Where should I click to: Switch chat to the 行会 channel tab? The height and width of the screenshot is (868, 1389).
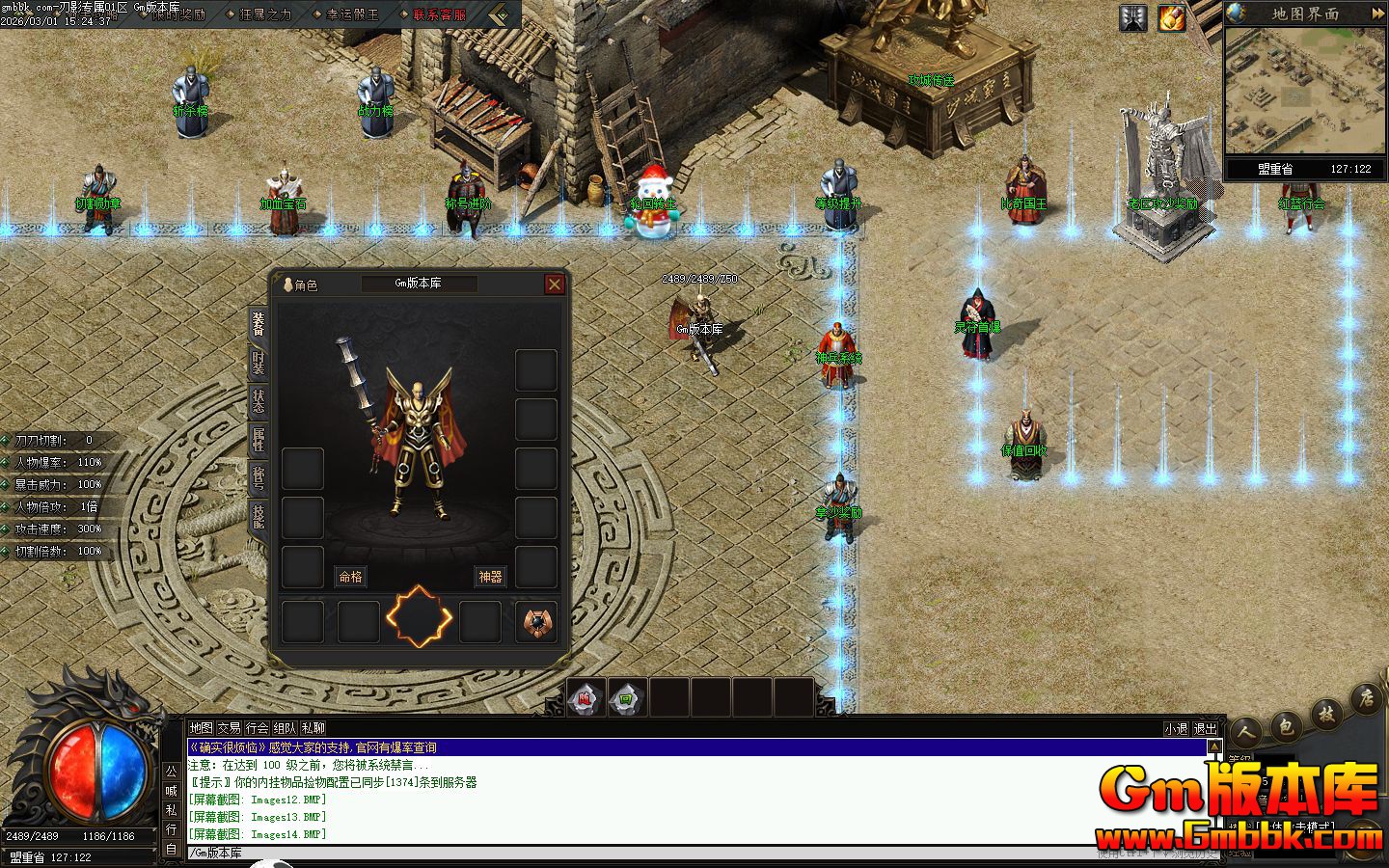click(x=257, y=728)
